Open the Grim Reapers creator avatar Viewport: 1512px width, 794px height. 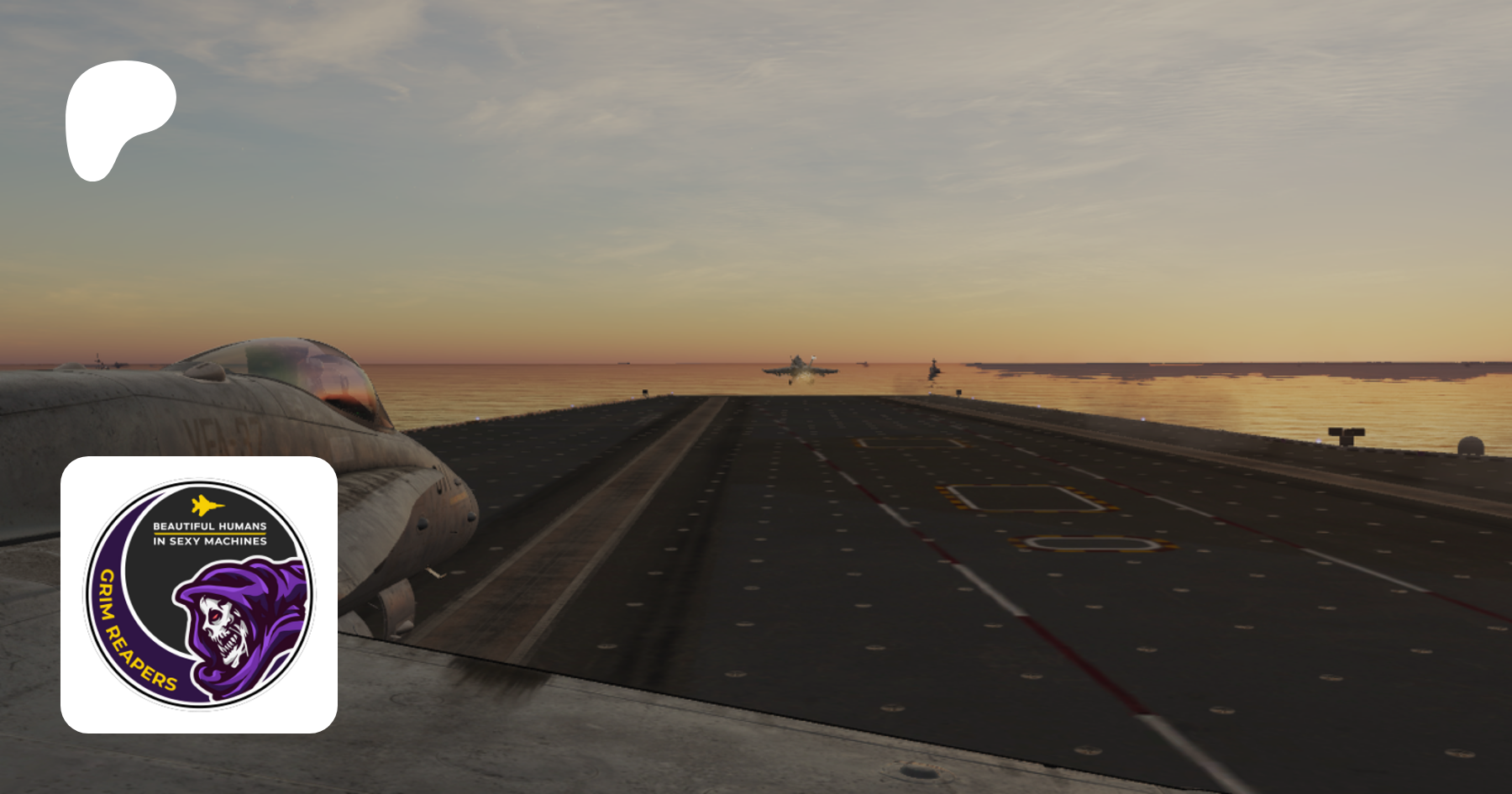[x=199, y=594]
